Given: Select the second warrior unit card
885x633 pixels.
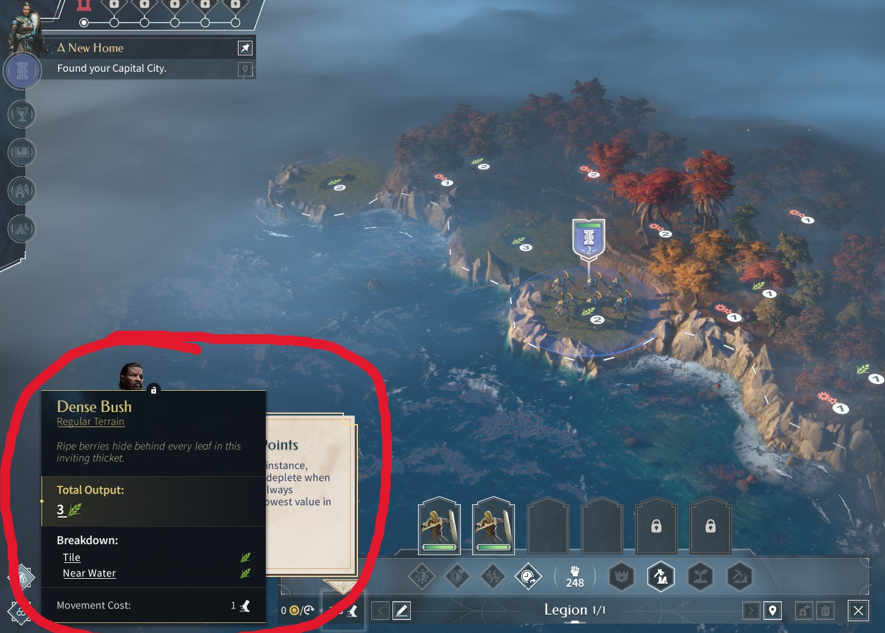Looking at the screenshot, I should [x=493, y=525].
